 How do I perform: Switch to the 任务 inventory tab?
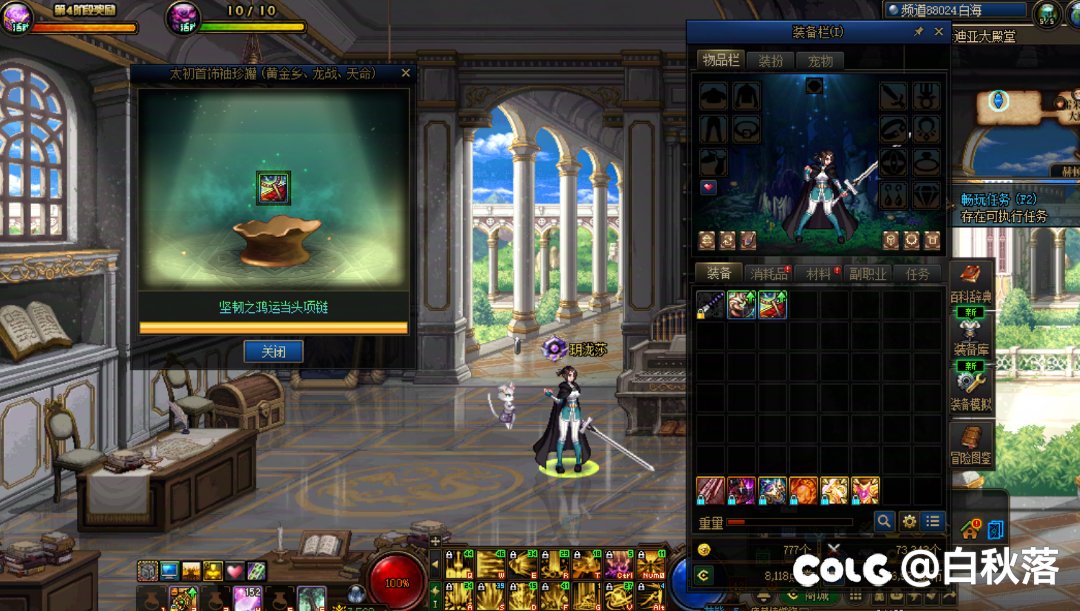[x=917, y=273]
